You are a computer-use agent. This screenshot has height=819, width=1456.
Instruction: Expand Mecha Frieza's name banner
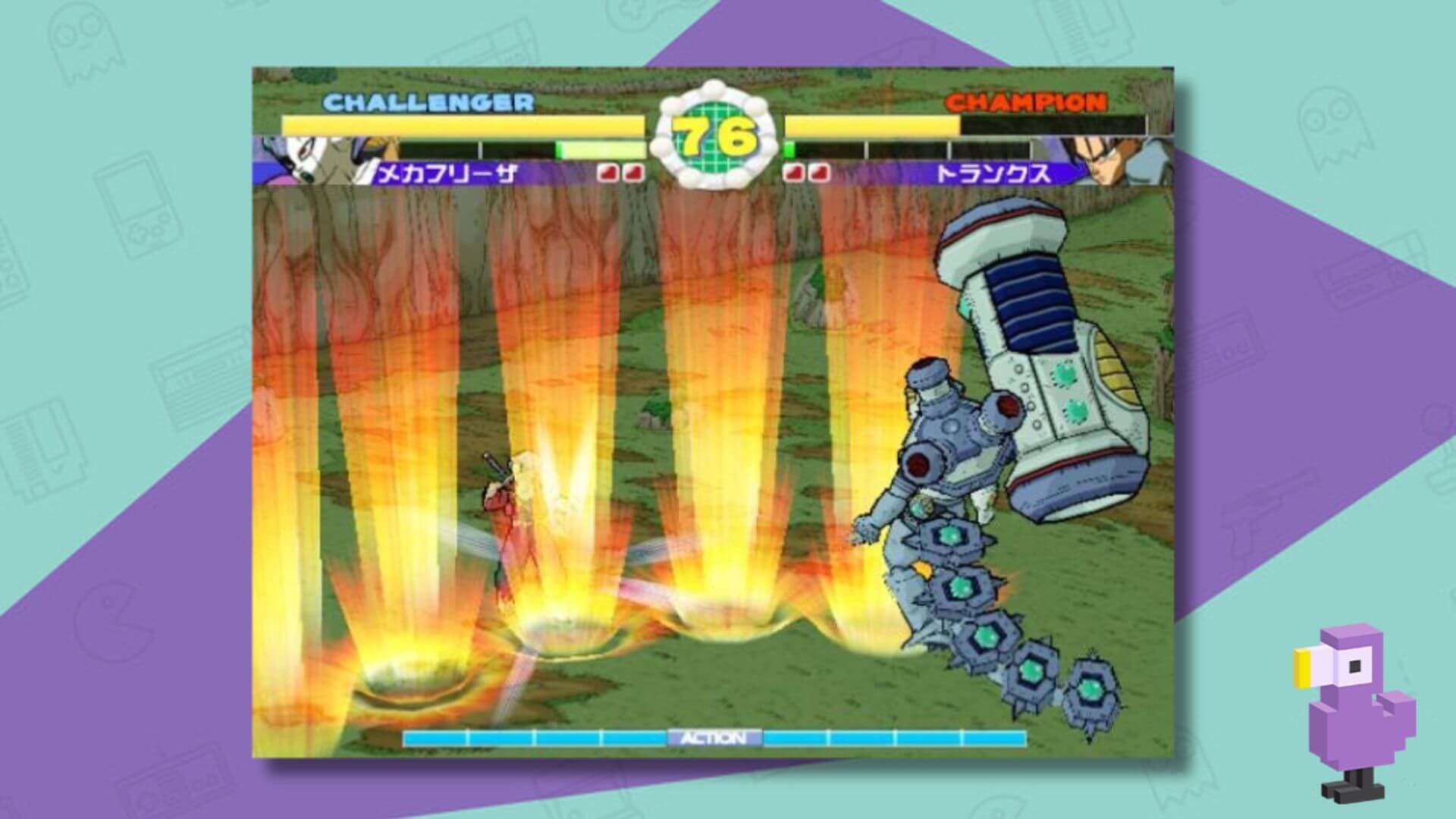[447, 173]
